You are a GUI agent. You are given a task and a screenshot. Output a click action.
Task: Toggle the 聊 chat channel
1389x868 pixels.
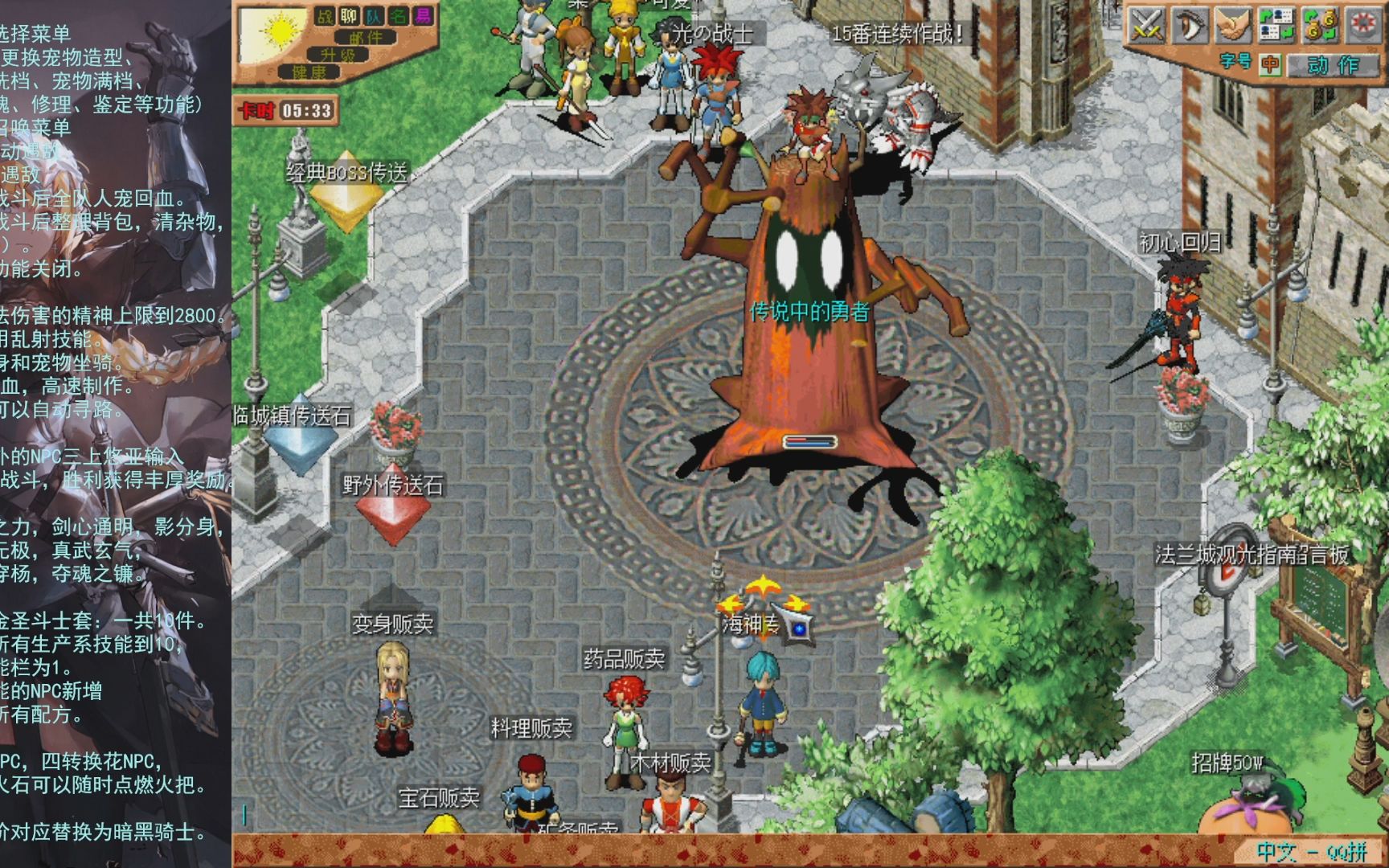pos(348,17)
